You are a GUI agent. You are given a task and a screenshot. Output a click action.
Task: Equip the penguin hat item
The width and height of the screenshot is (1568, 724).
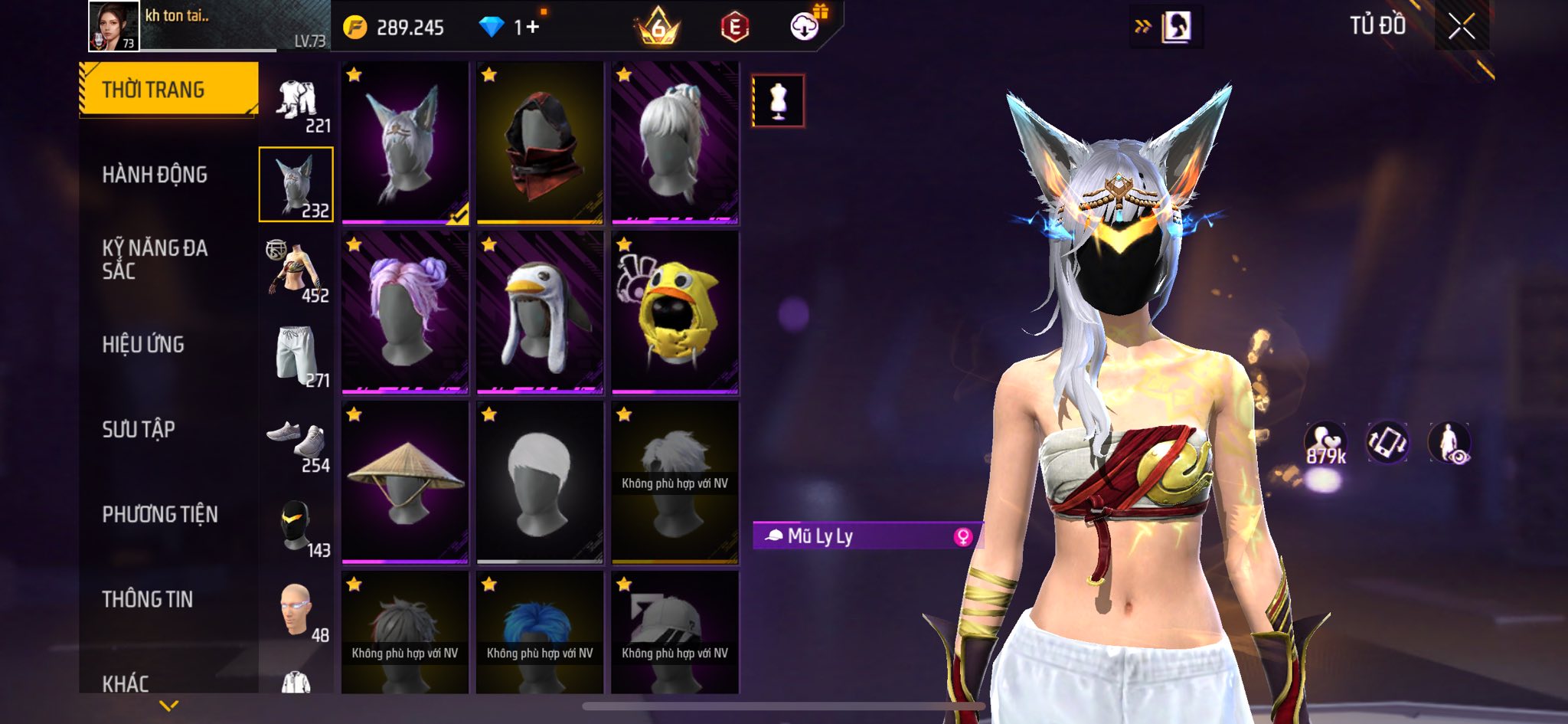click(x=540, y=313)
